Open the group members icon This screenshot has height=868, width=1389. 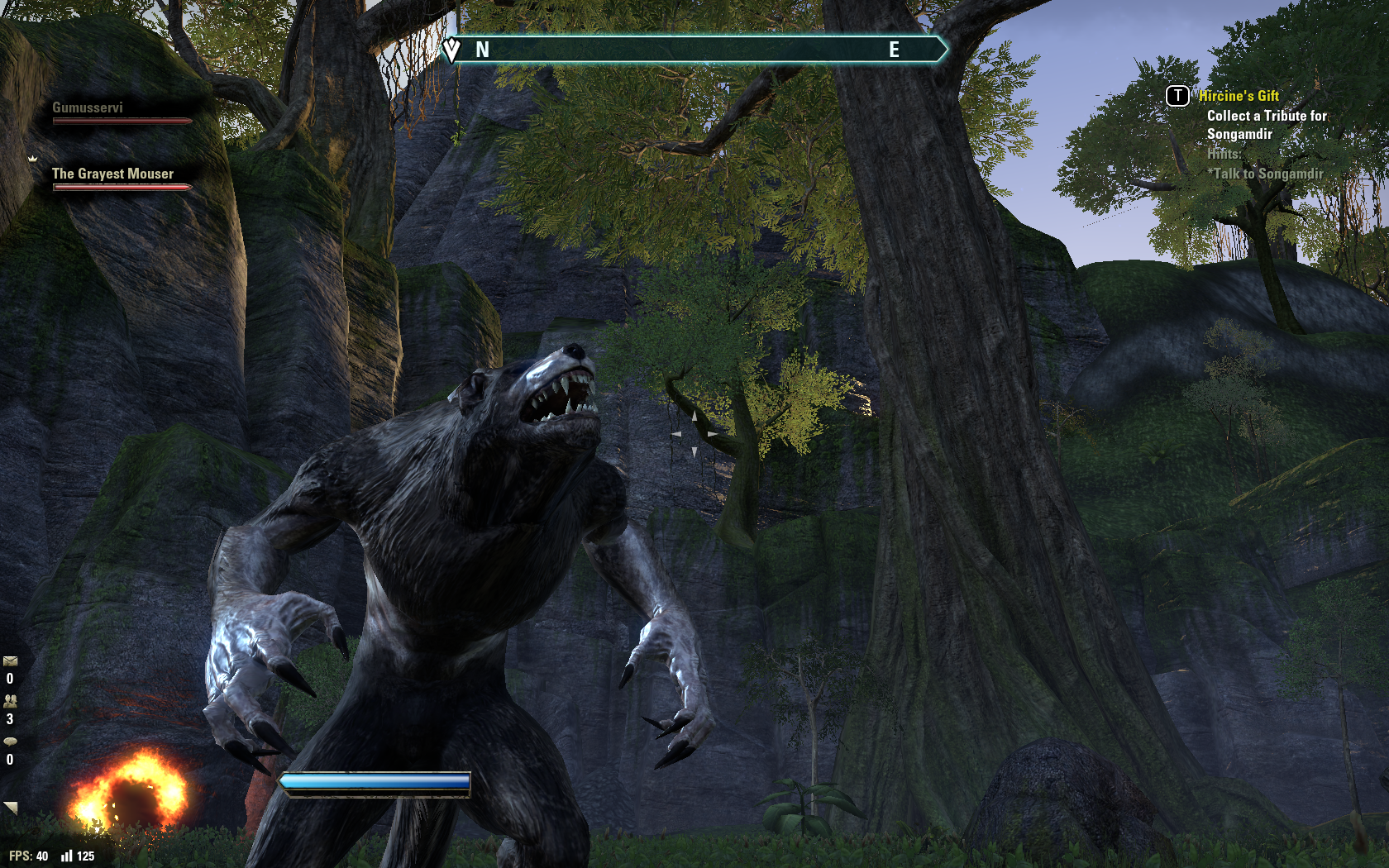tap(10, 701)
